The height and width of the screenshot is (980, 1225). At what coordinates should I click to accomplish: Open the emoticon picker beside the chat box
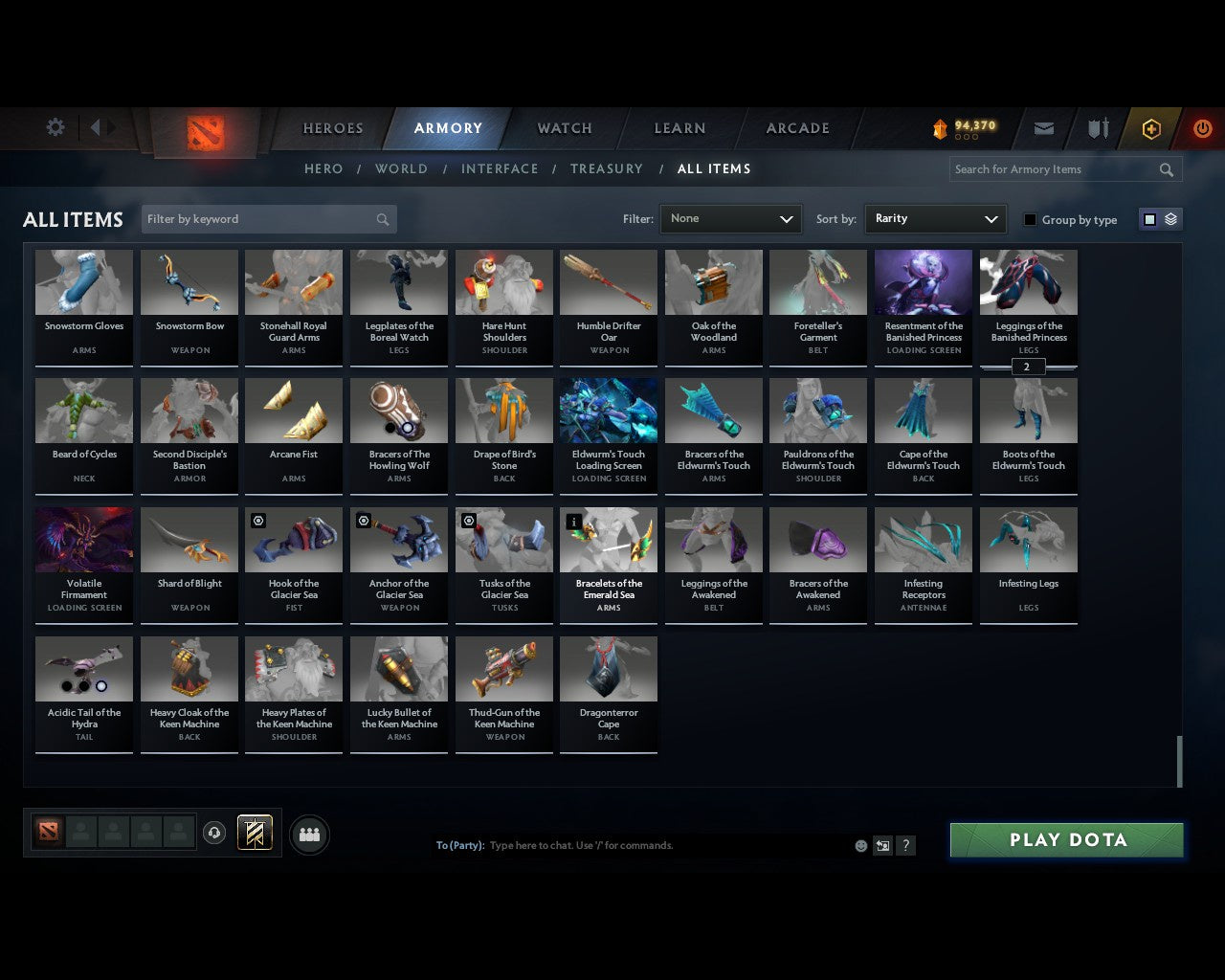click(860, 846)
